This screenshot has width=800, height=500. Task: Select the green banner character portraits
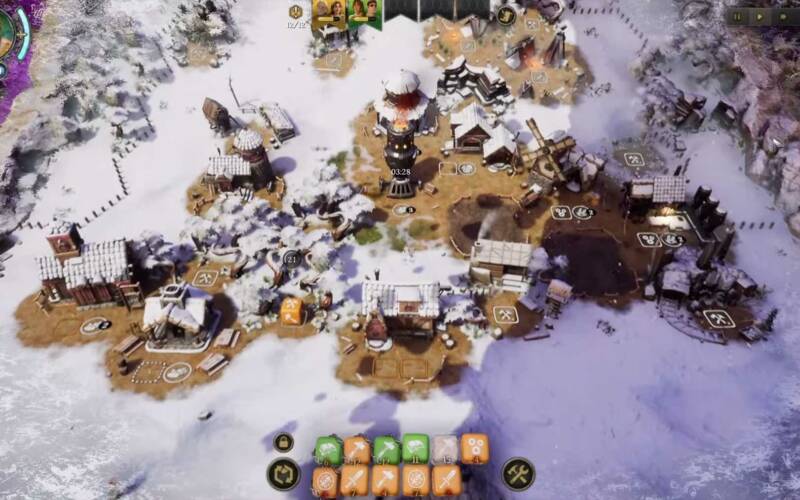[x=364, y=15]
